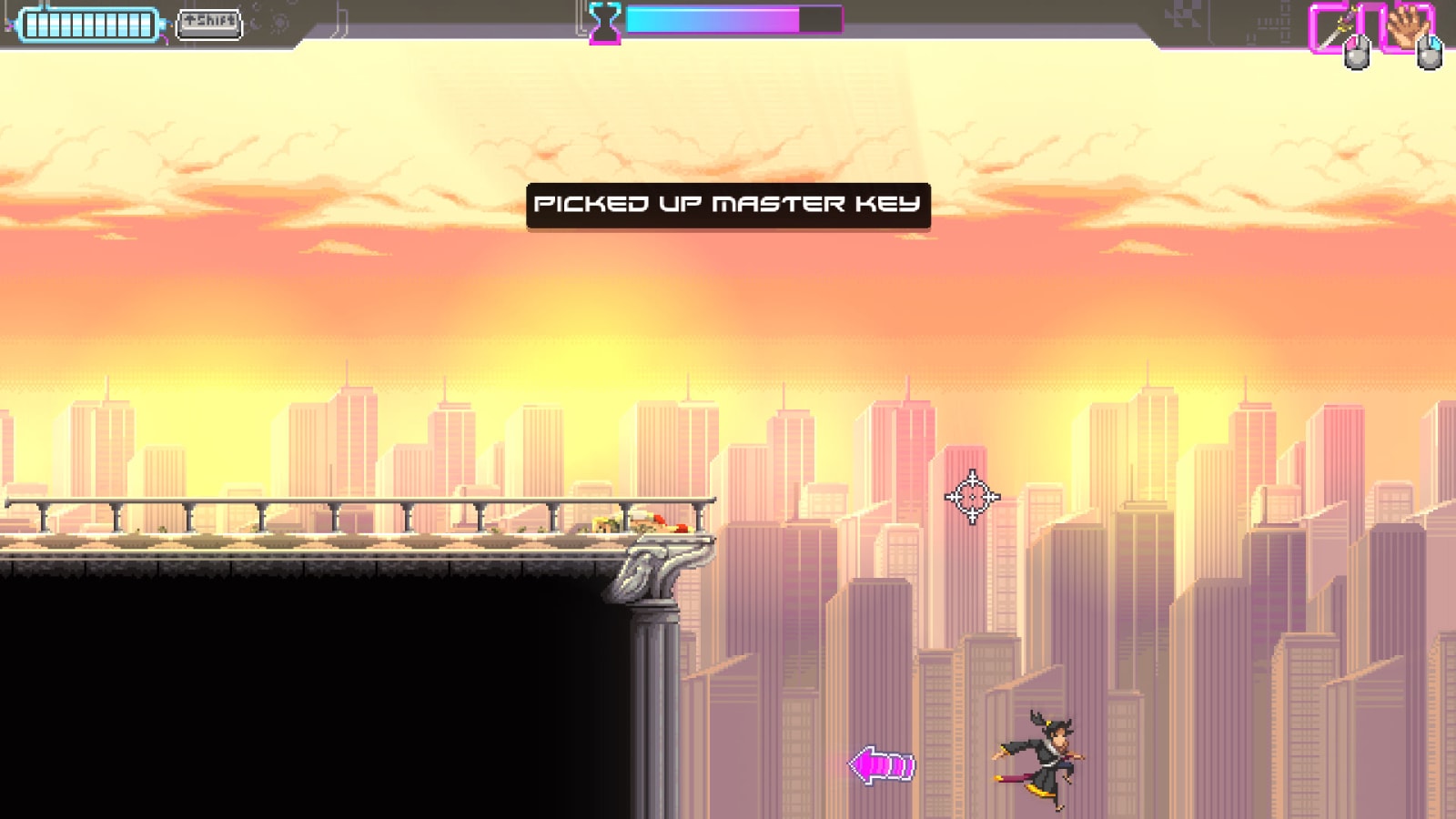
Task: Toggle the pink frame around the sword slot
Action: coord(1313,27)
